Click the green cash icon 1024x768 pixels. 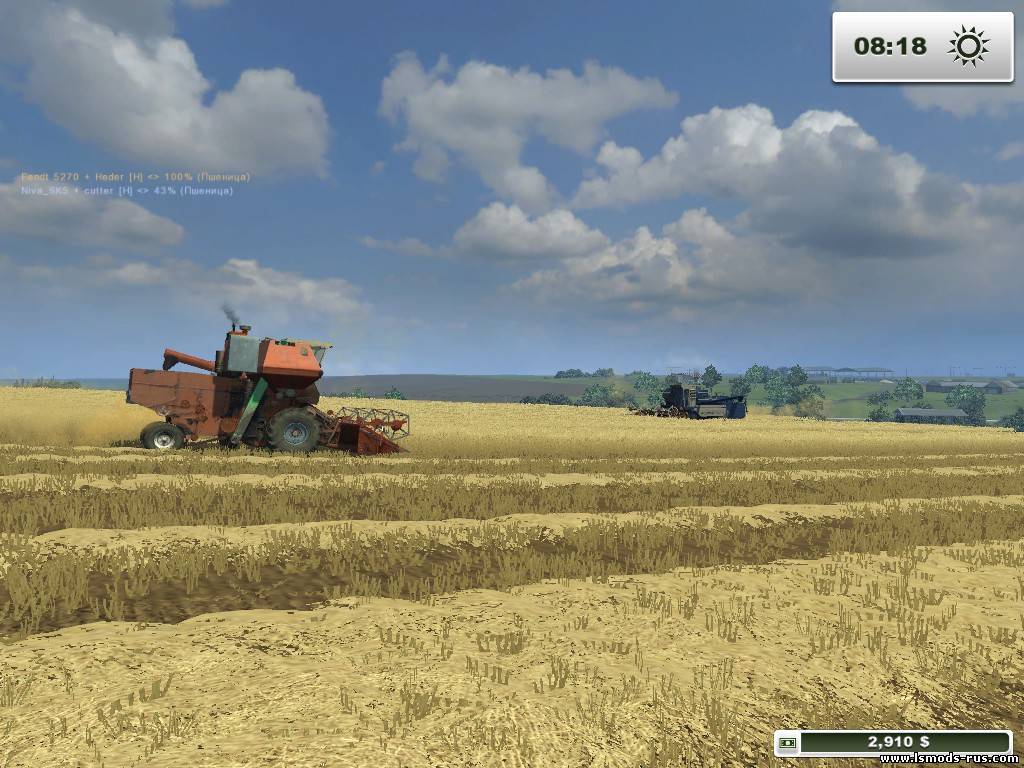click(788, 743)
